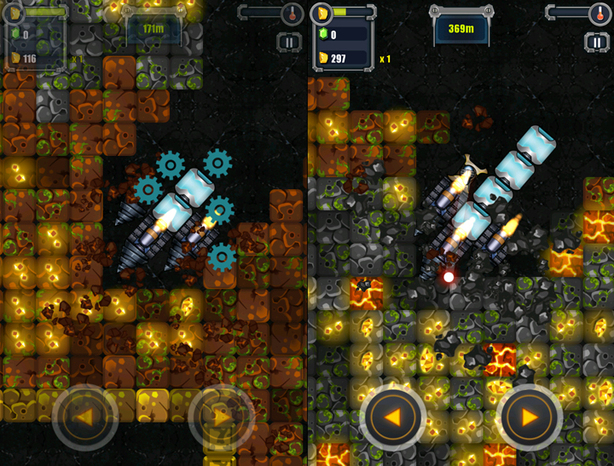Tap left arrow in the 171m game
The width and height of the screenshot is (614, 466).
(85, 417)
